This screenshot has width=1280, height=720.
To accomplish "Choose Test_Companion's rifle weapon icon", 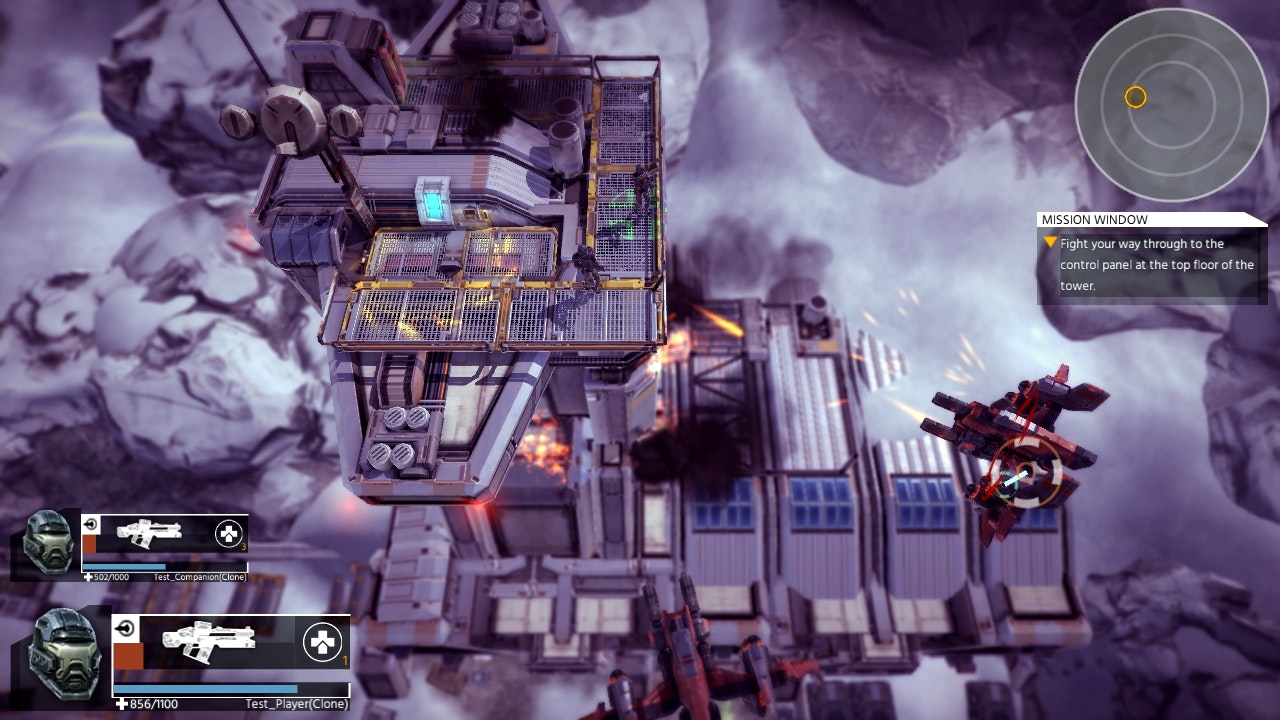I will [x=147, y=532].
